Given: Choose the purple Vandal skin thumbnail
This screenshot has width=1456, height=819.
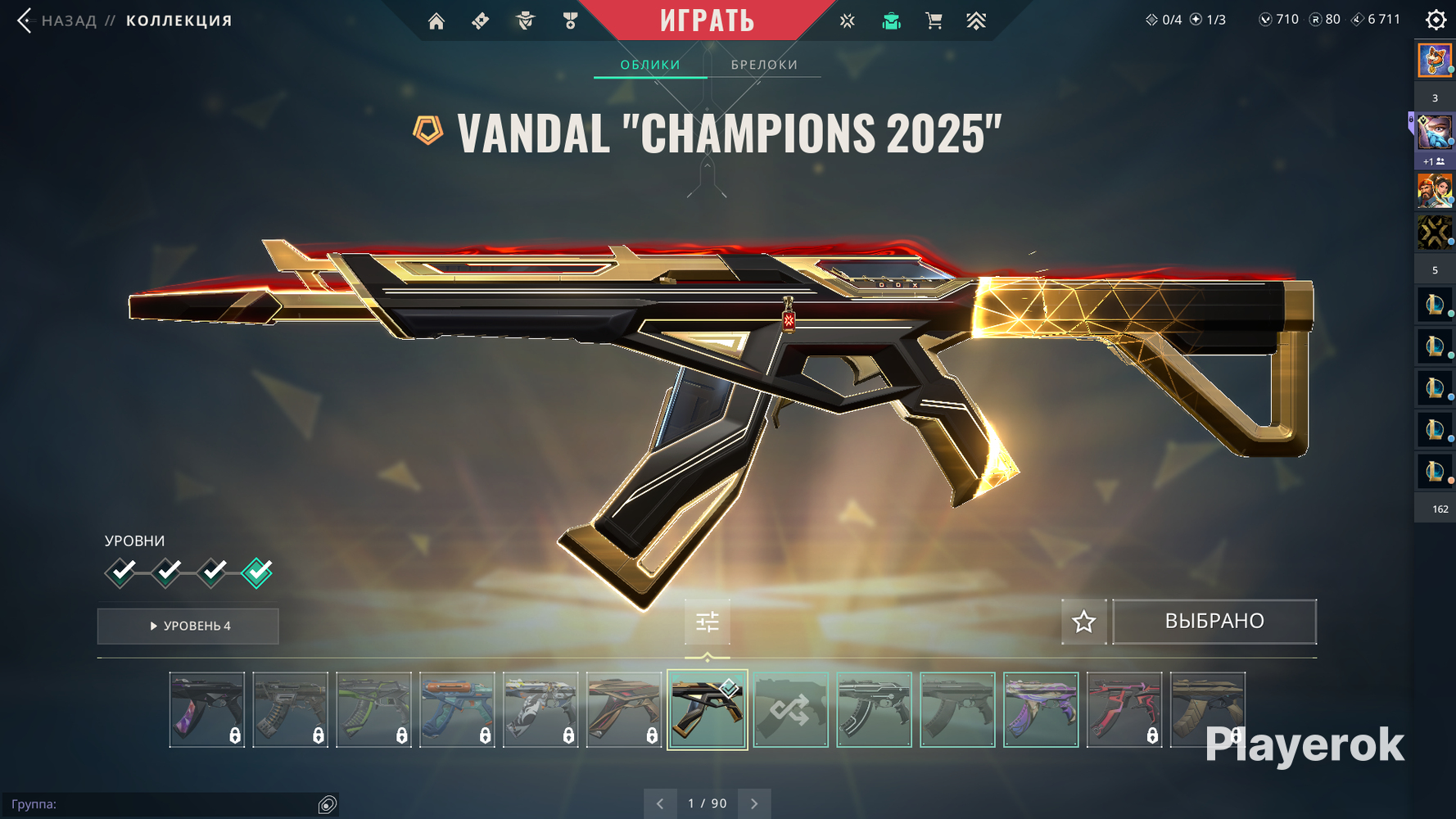Looking at the screenshot, I should coord(1040,709).
